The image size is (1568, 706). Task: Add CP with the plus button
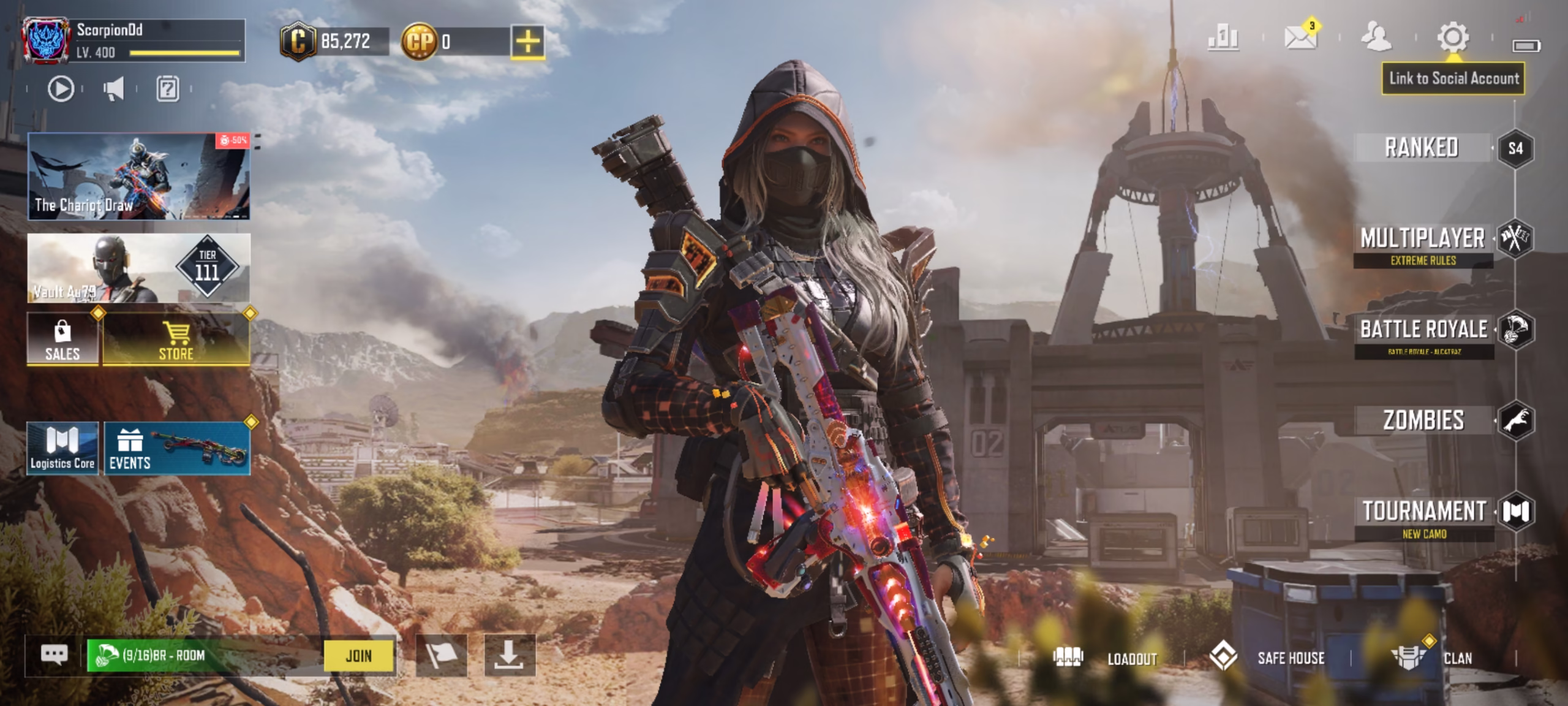point(530,42)
